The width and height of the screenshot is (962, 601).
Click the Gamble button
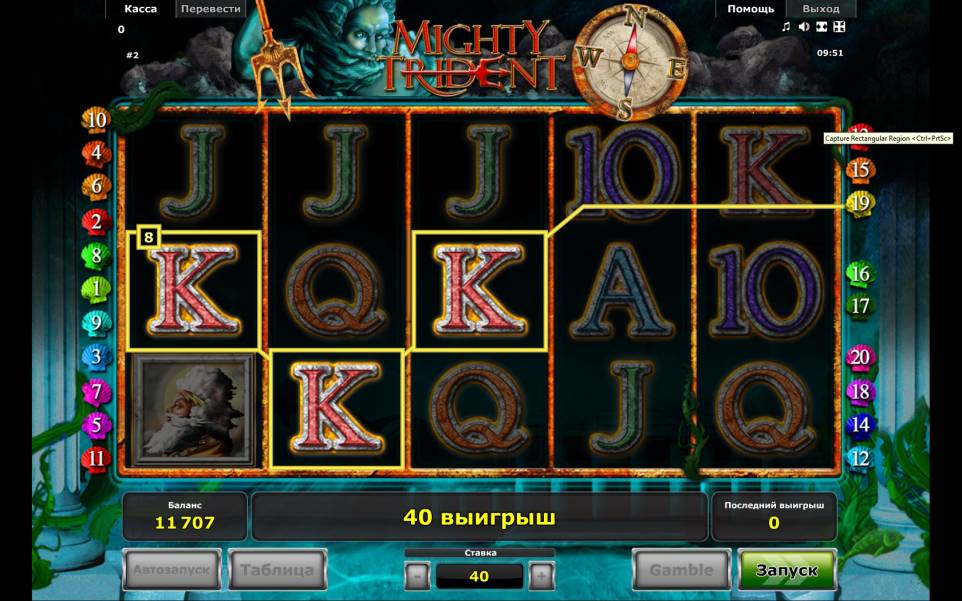coord(681,570)
